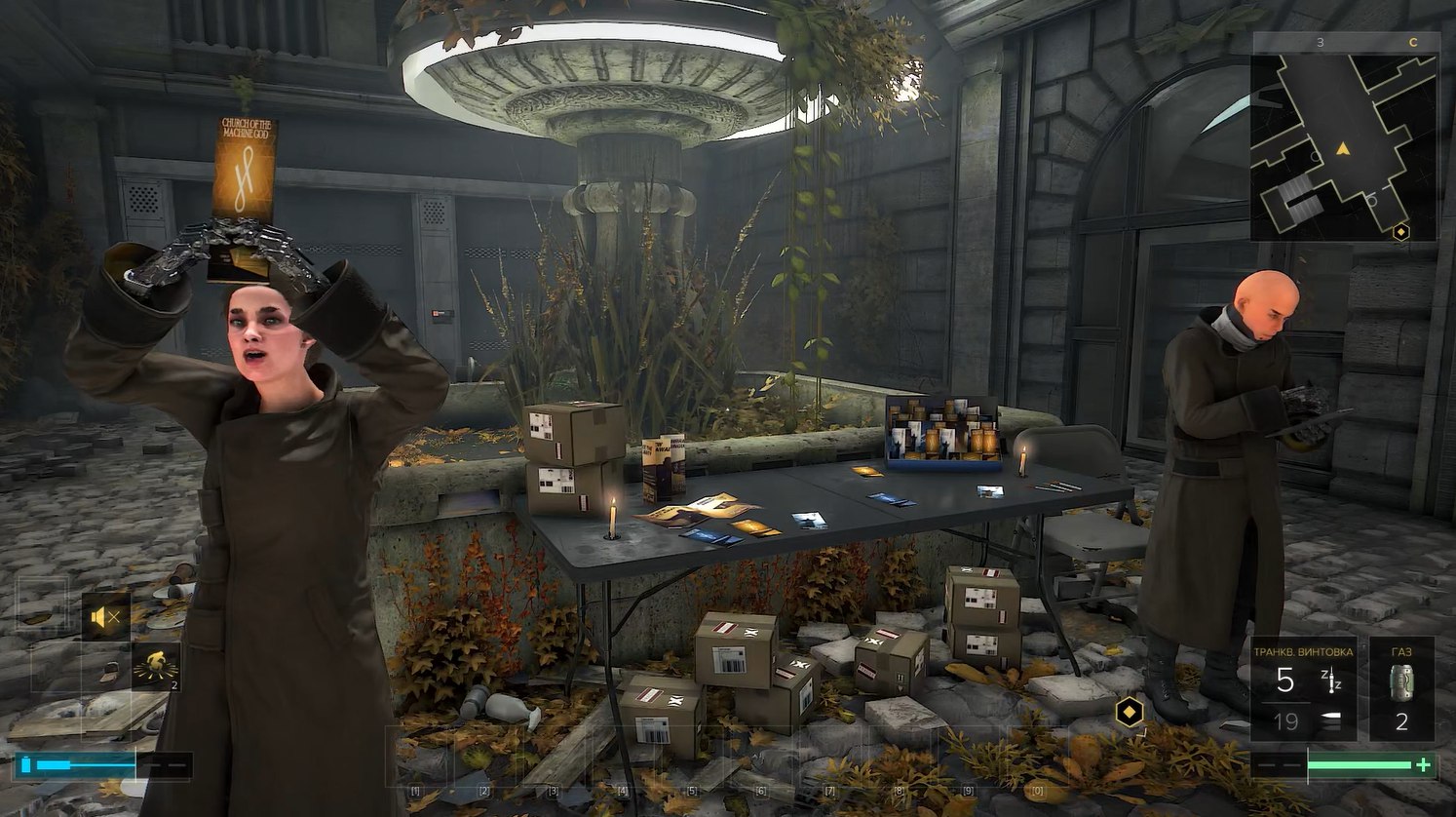Click the minimap in the corner
The height and width of the screenshot is (817, 1456).
pos(1343,146)
